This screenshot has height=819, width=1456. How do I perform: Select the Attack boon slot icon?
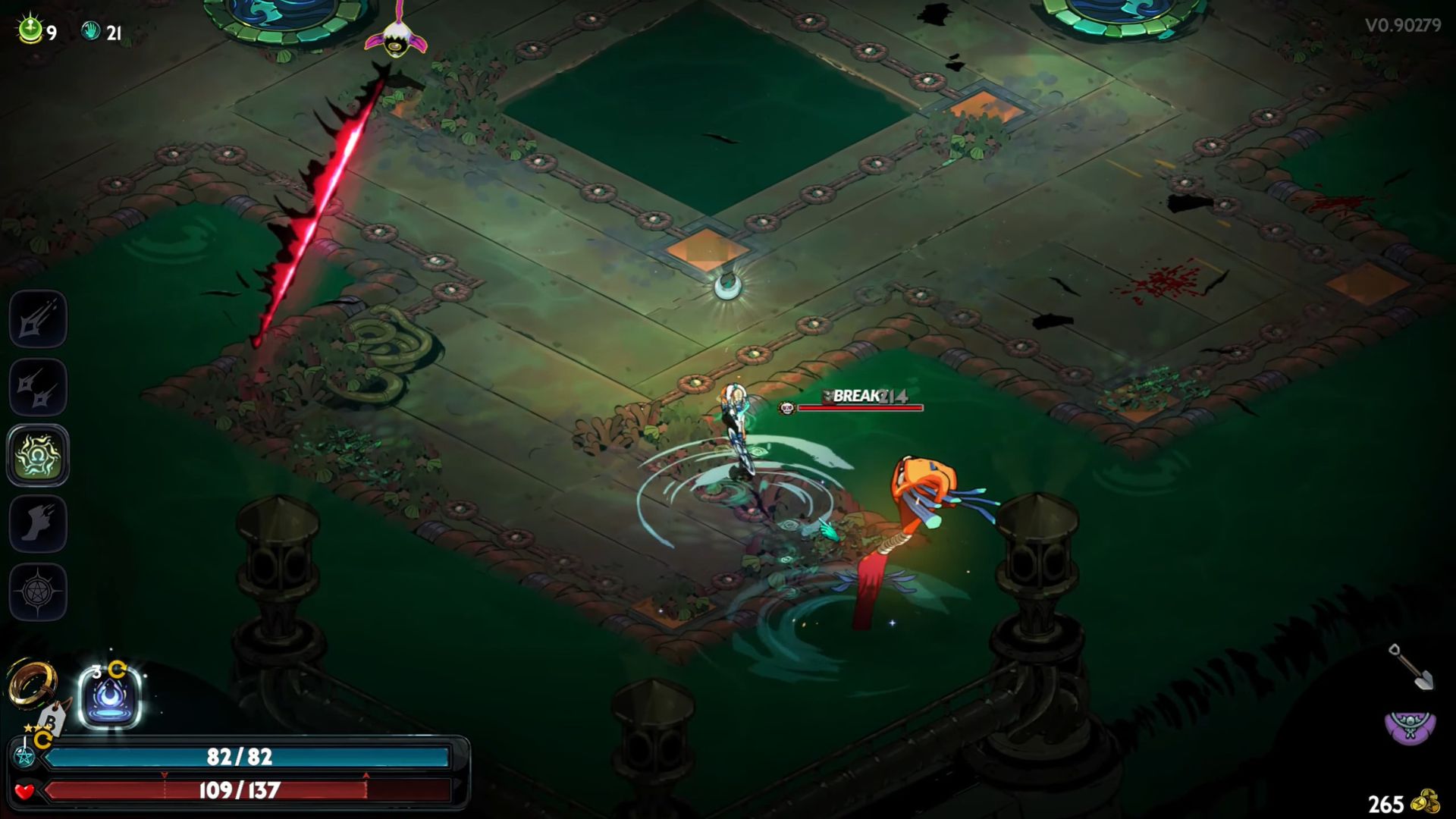click(38, 319)
